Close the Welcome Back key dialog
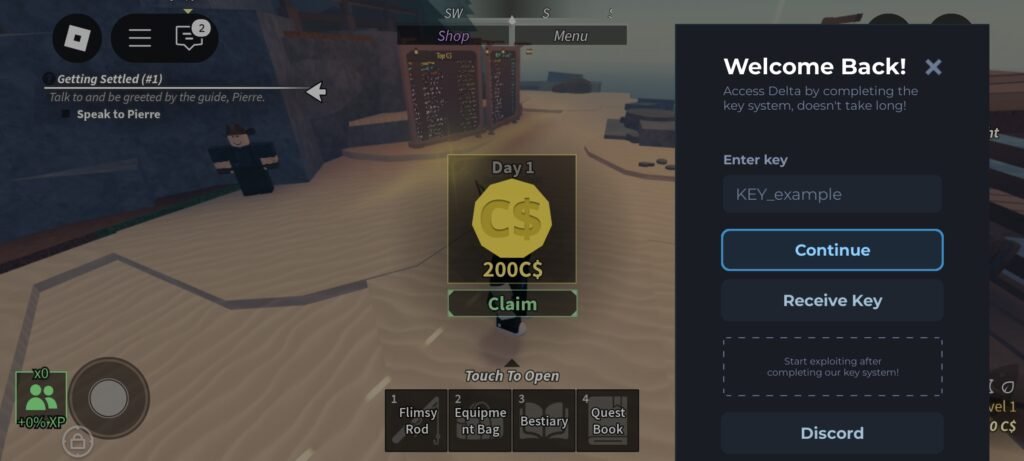The width and height of the screenshot is (1024, 461). 933,67
